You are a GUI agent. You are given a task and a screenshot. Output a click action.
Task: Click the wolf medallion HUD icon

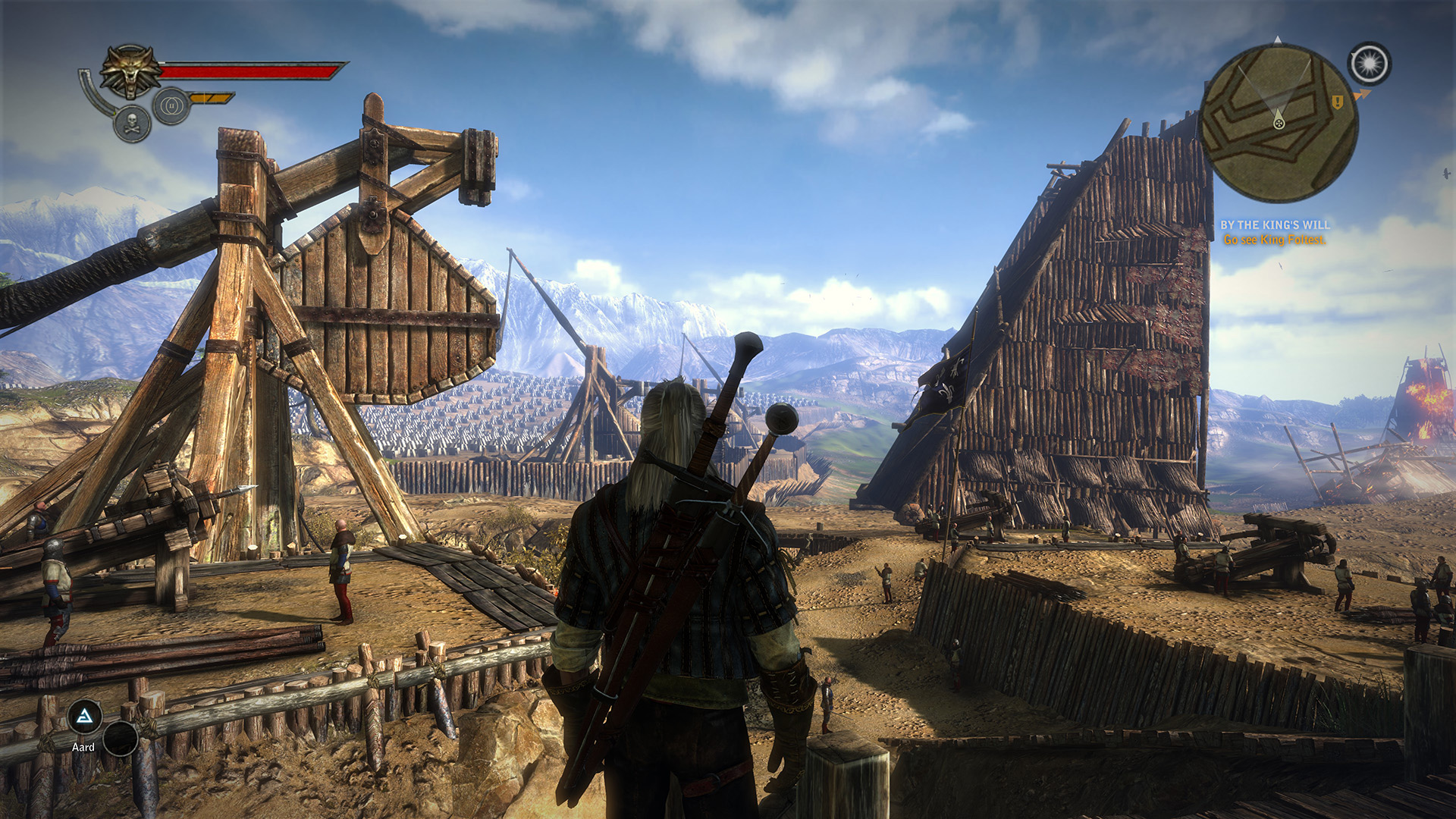[133, 70]
